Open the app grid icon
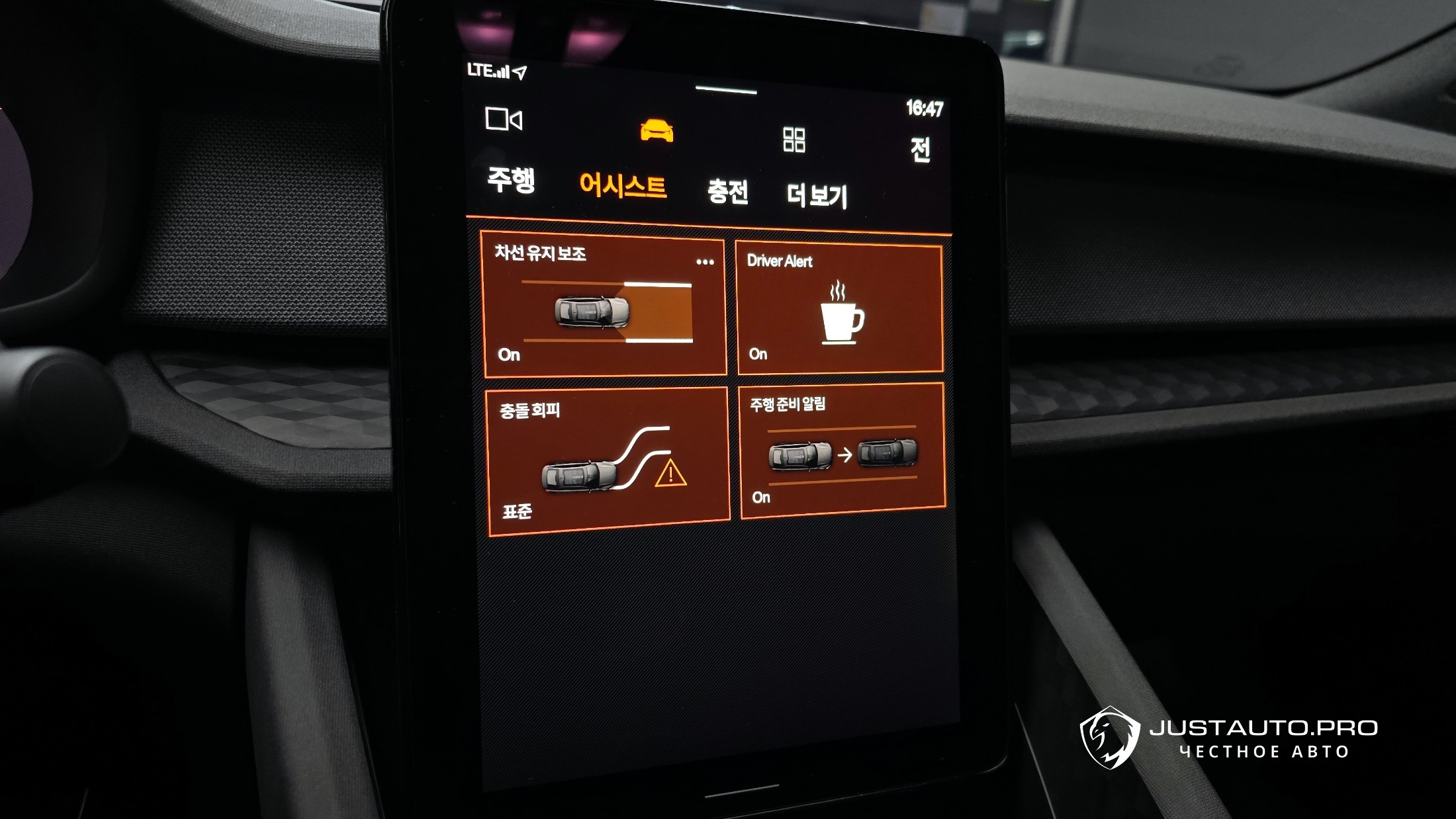 794,140
